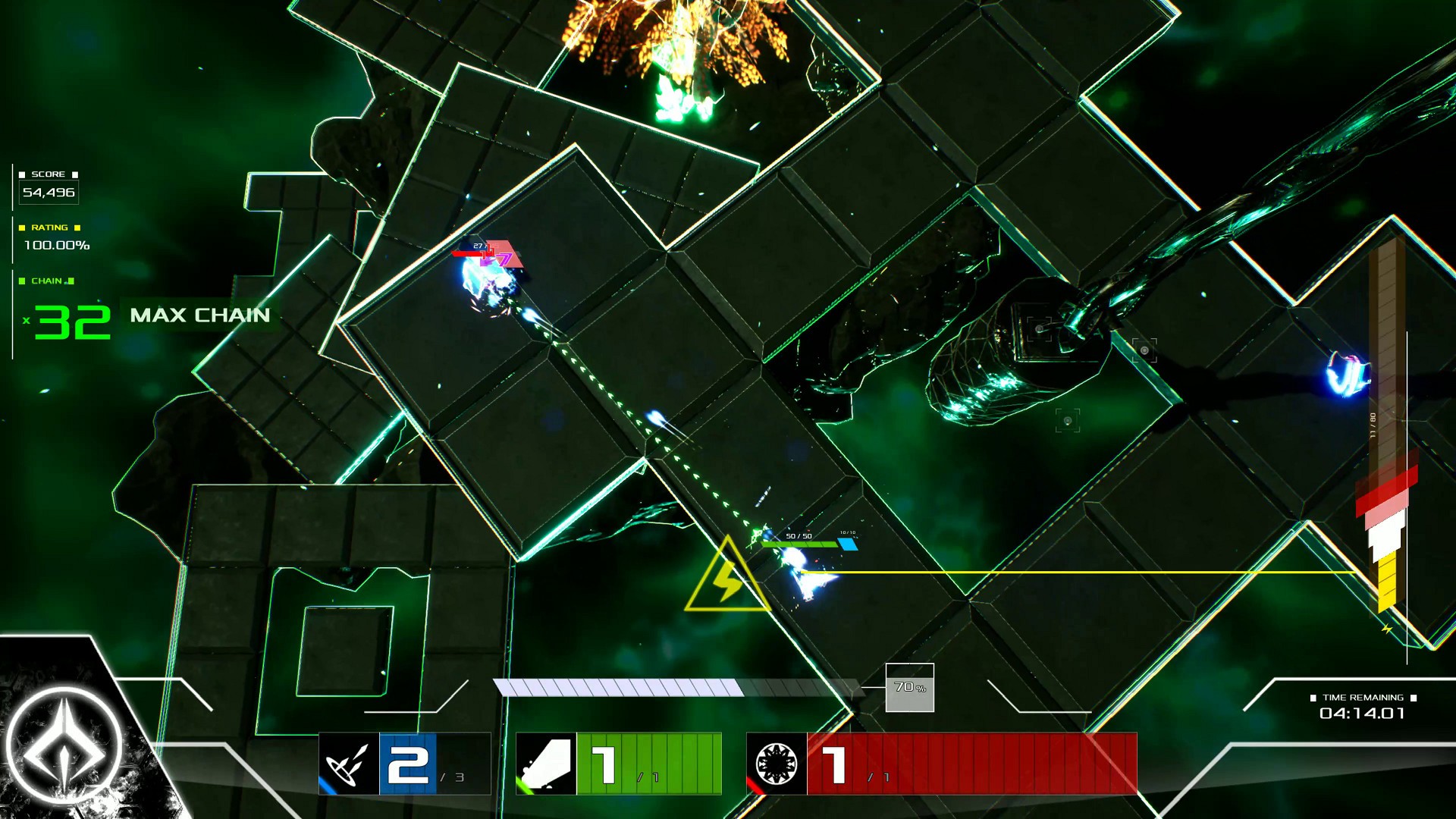Toggle the second target lock marker
The width and height of the screenshot is (1456, 819).
1144,350
